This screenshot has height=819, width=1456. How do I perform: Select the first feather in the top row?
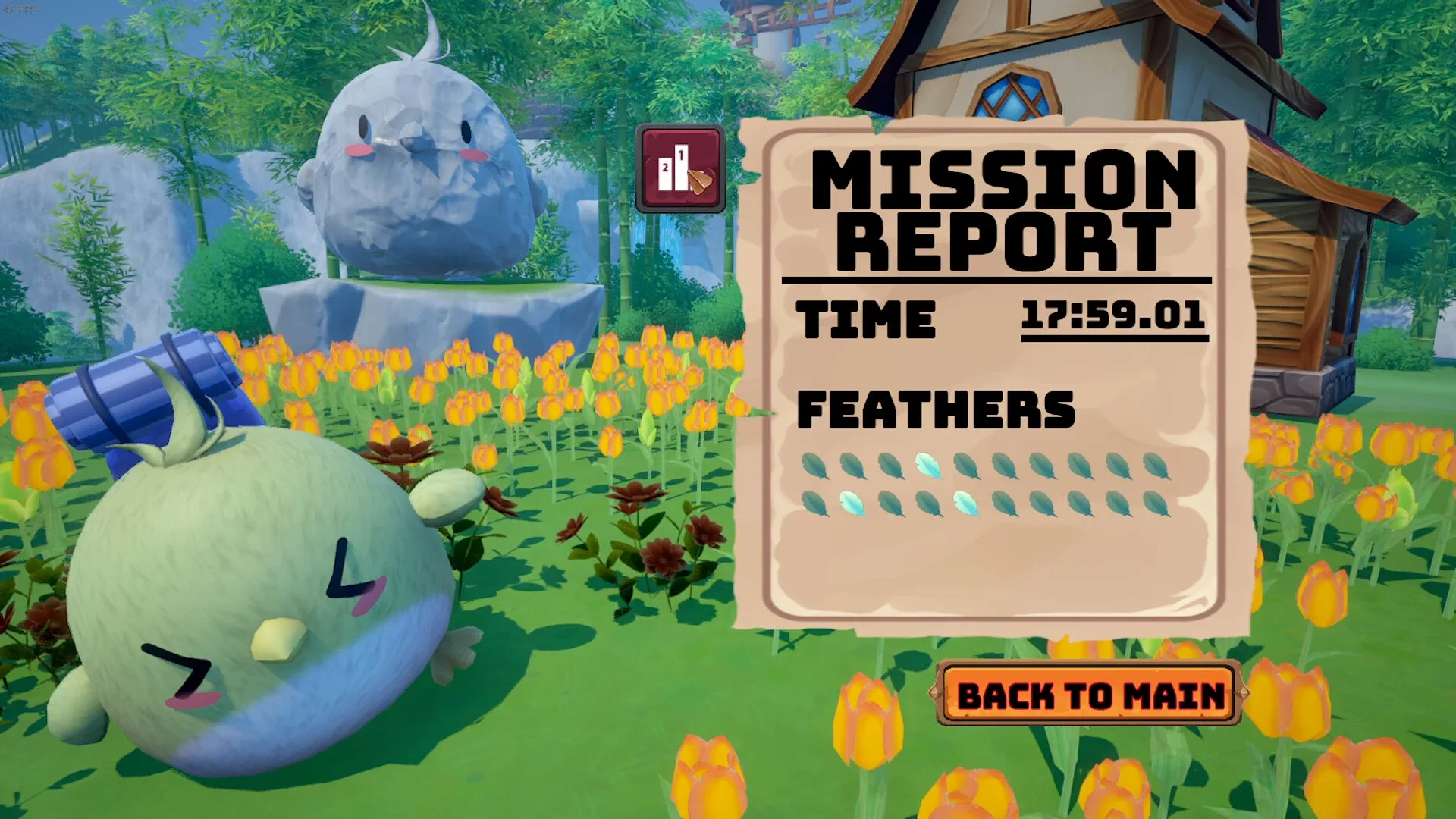pyautogui.click(x=813, y=465)
